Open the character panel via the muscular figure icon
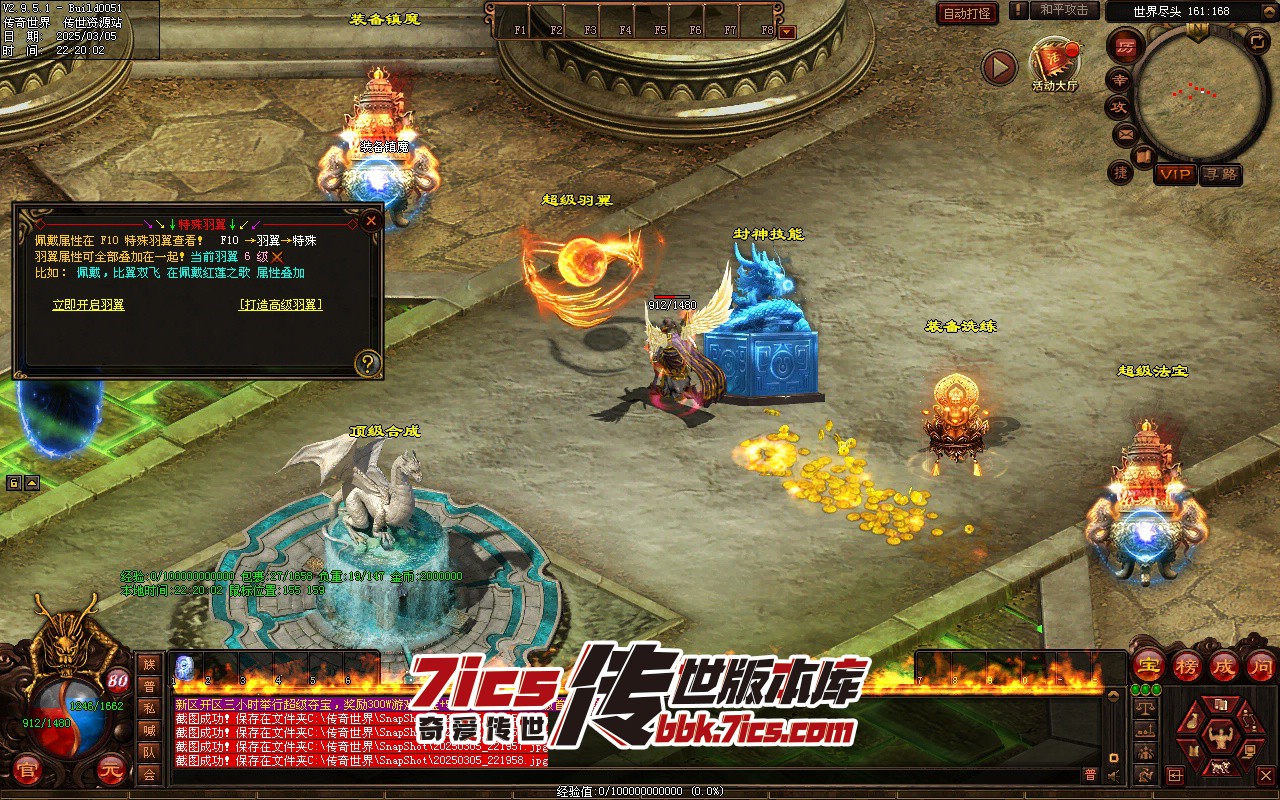The width and height of the screenshot is (1280, 800). tap(1218, 738)
